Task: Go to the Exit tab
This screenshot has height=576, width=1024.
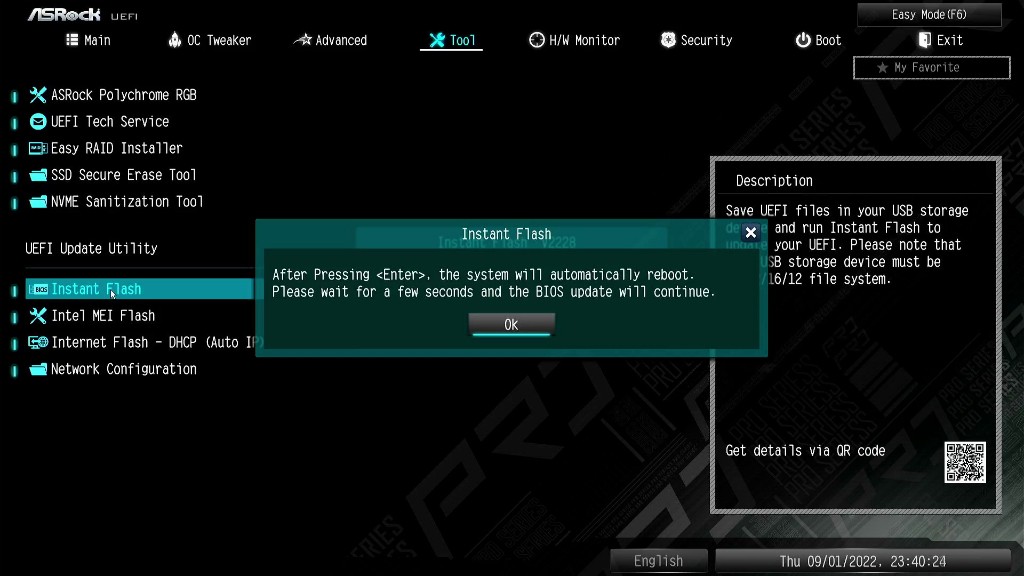Action: (940, 40)
